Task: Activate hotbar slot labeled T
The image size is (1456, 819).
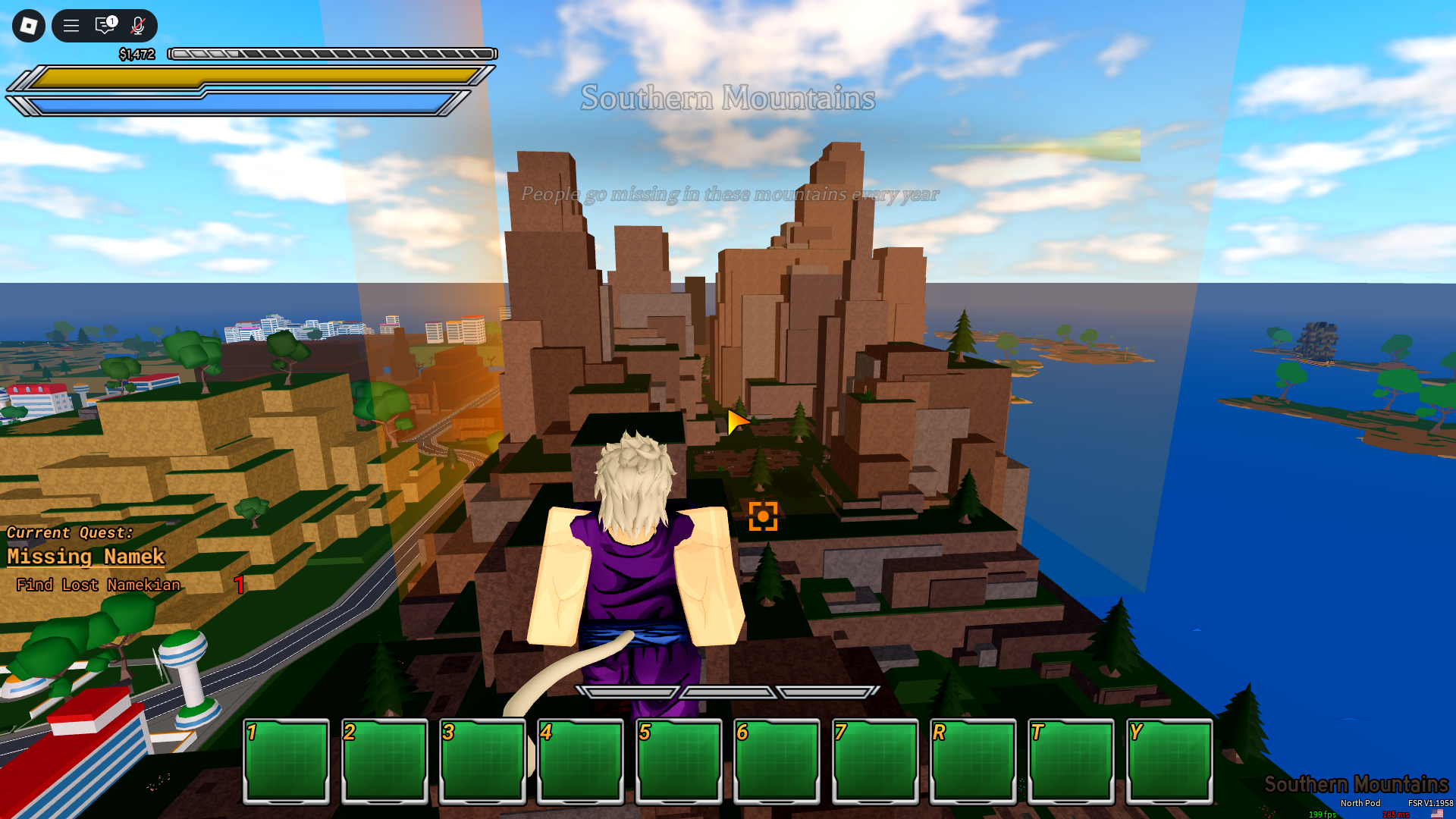Action: (x=1071, y=761)
